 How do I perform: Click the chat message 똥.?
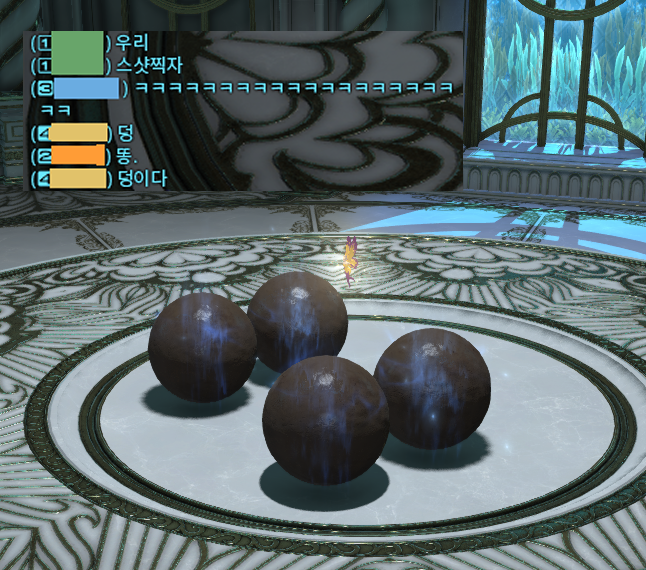click(x=127, y=155)
